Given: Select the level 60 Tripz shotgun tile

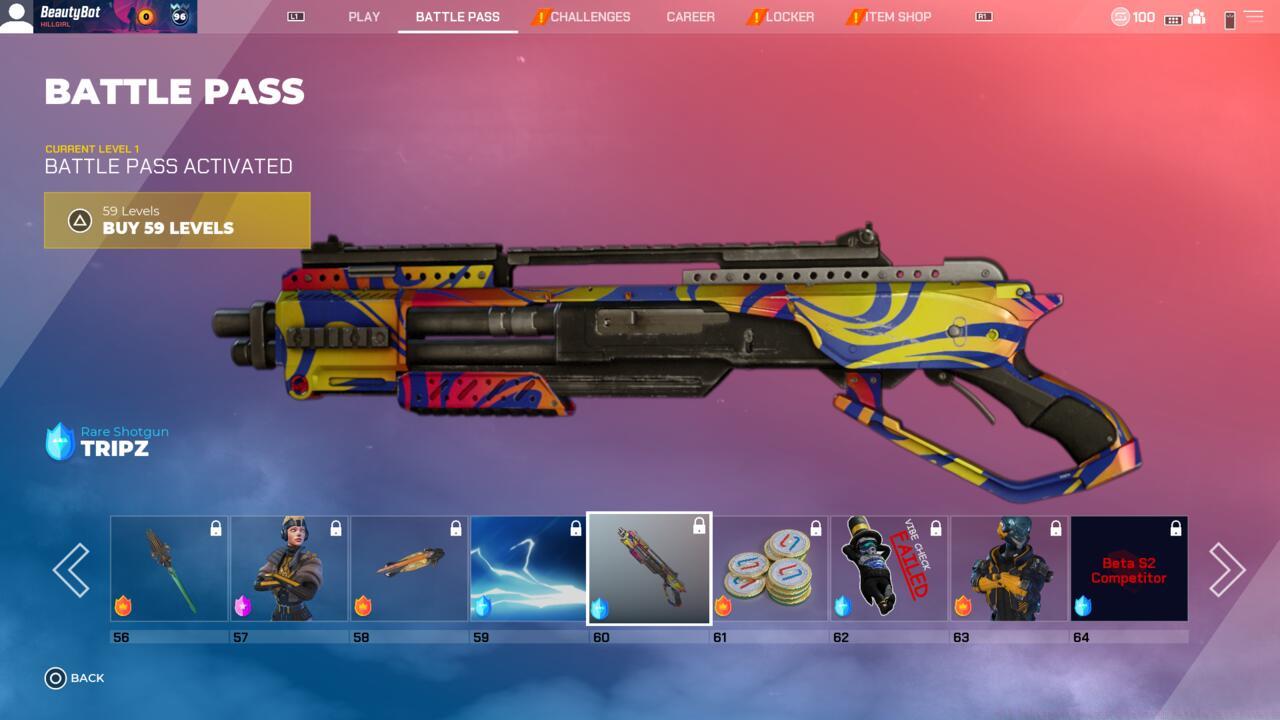Looking at the screenshot, I should tap(649, 569).
